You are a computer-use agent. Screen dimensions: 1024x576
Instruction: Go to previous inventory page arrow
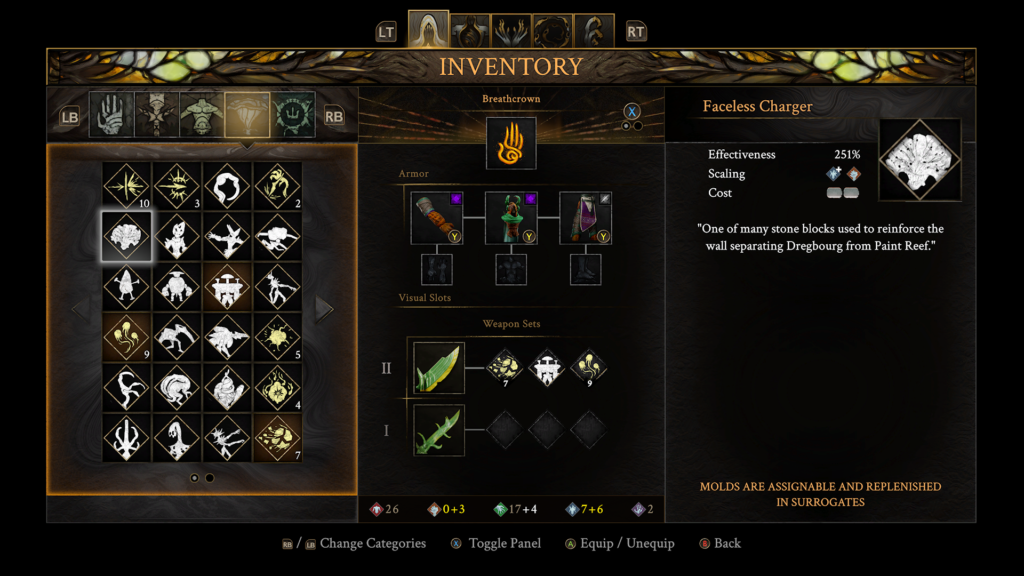click(x=79, y=309)
